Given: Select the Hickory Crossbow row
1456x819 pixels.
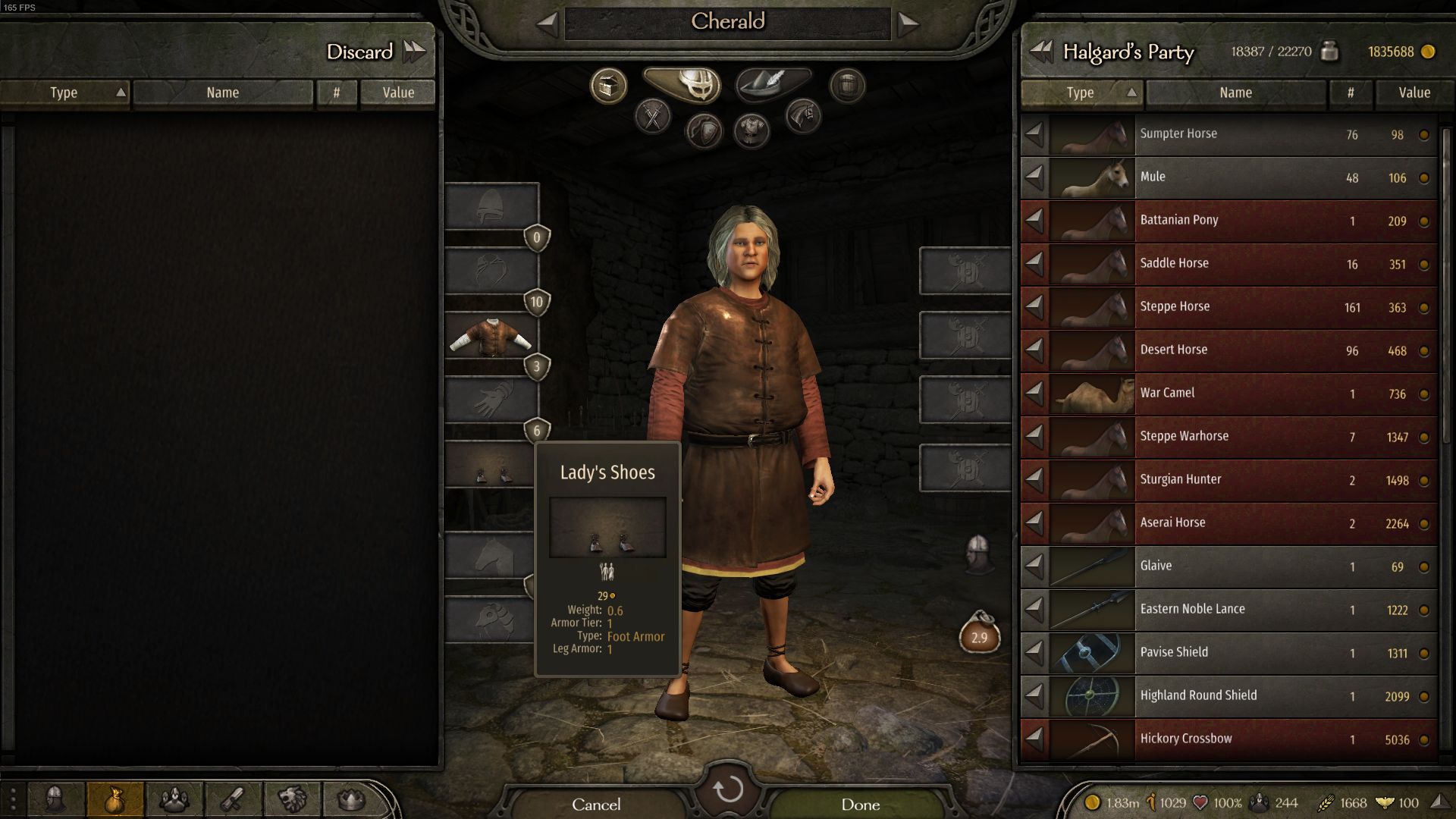Looking at the screenshot, I should (1228, 739).
